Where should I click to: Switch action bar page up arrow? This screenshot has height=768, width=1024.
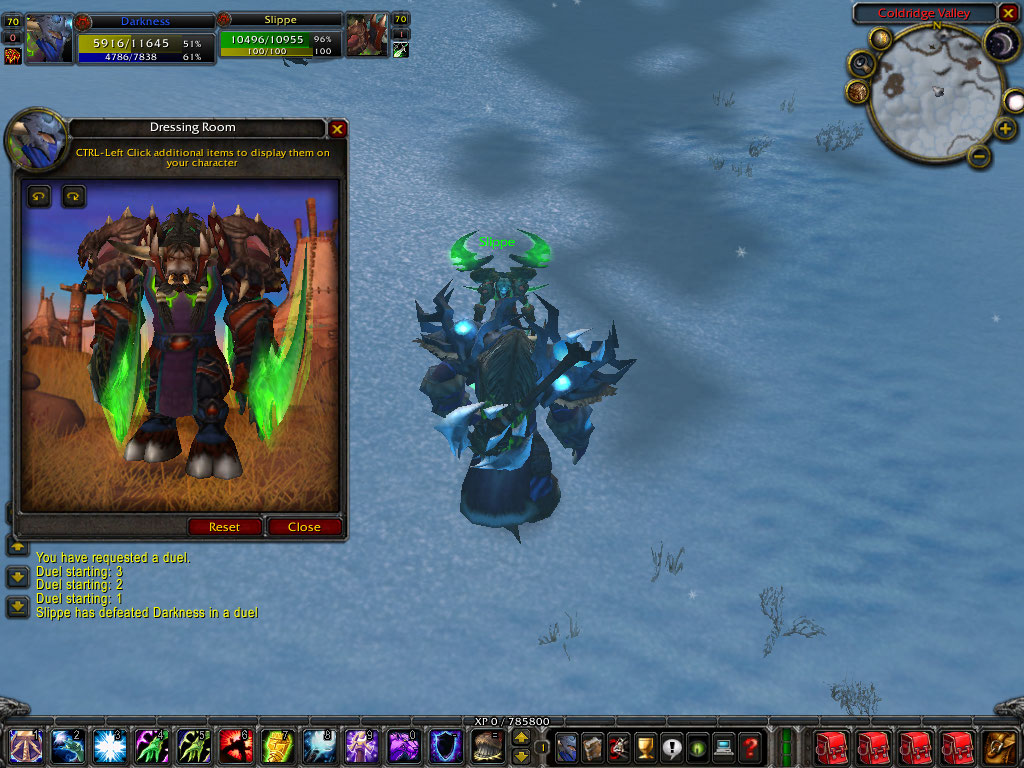[521, 737]
